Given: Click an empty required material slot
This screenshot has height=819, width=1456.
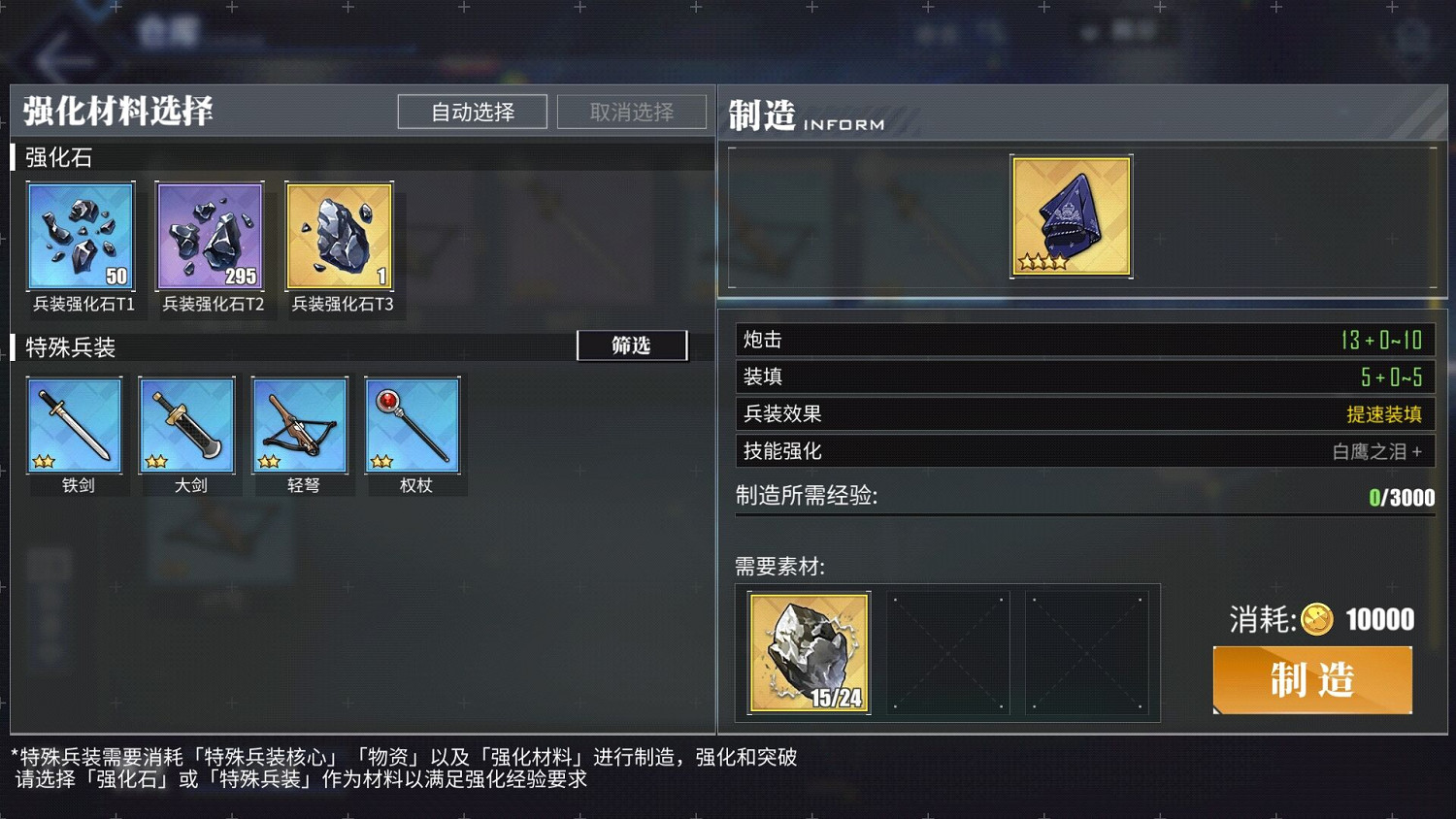Looking at the screenshot, I should pyautogui.click(x=949, y=652).
